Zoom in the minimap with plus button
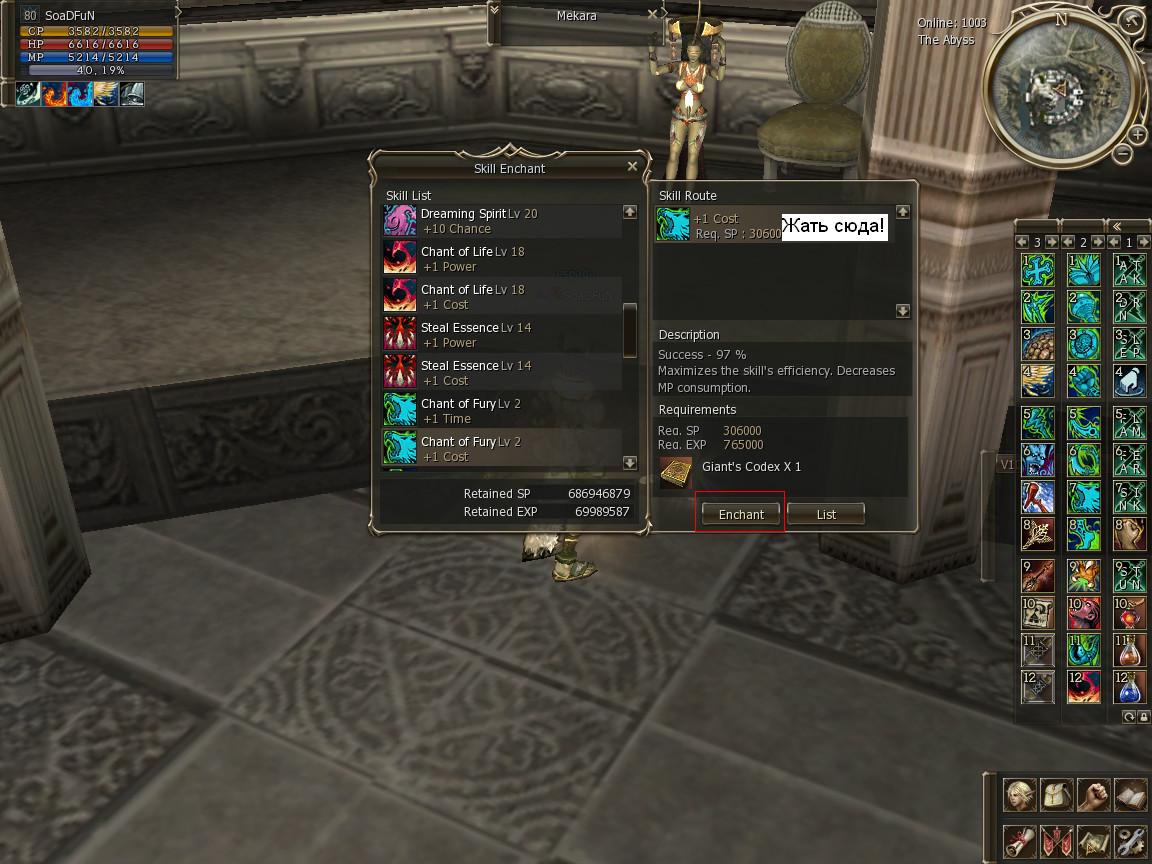 [x=1138, y=135]
